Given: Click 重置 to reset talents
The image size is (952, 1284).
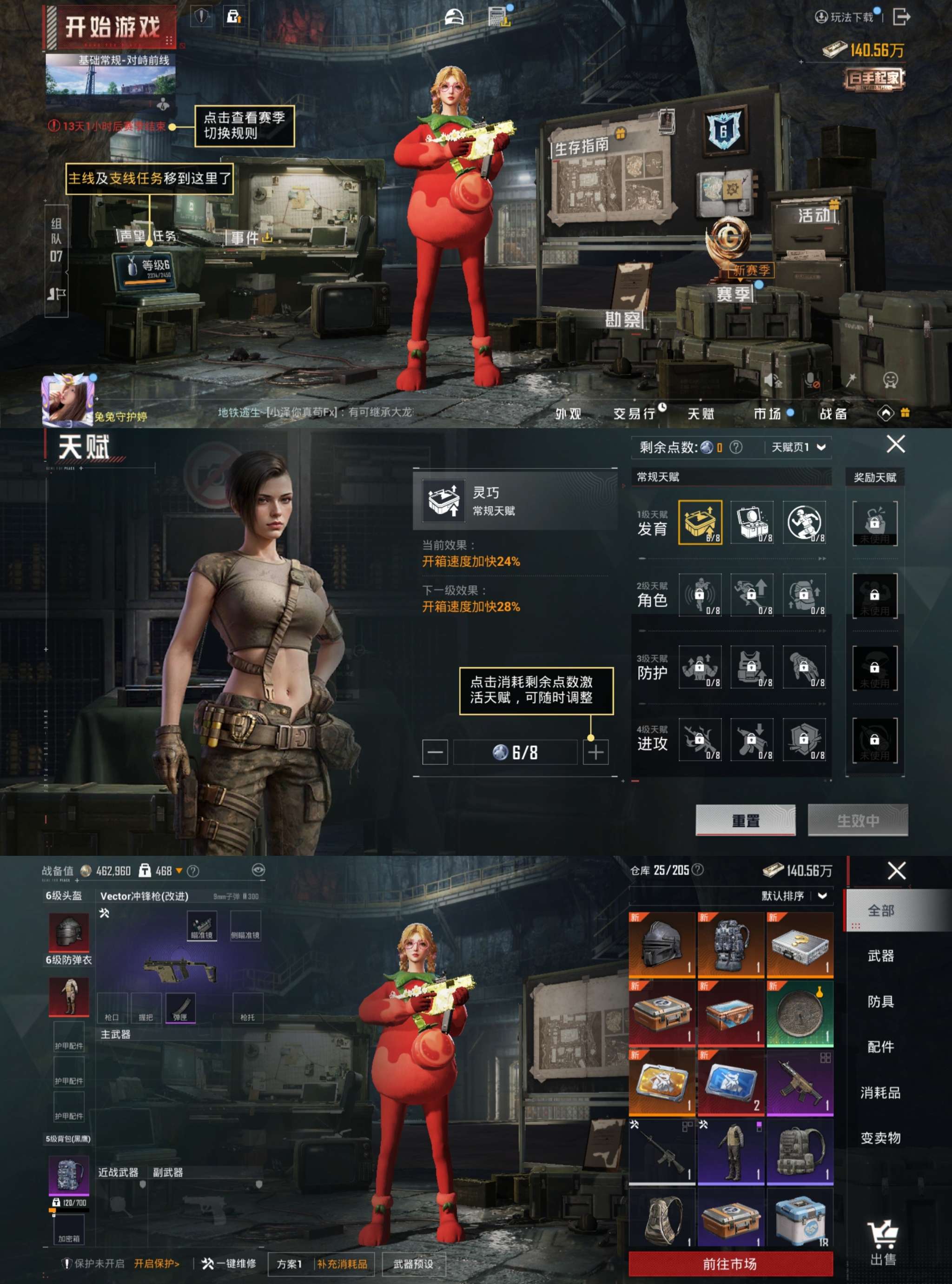Looking at the screenshot, I should (745, 820).
